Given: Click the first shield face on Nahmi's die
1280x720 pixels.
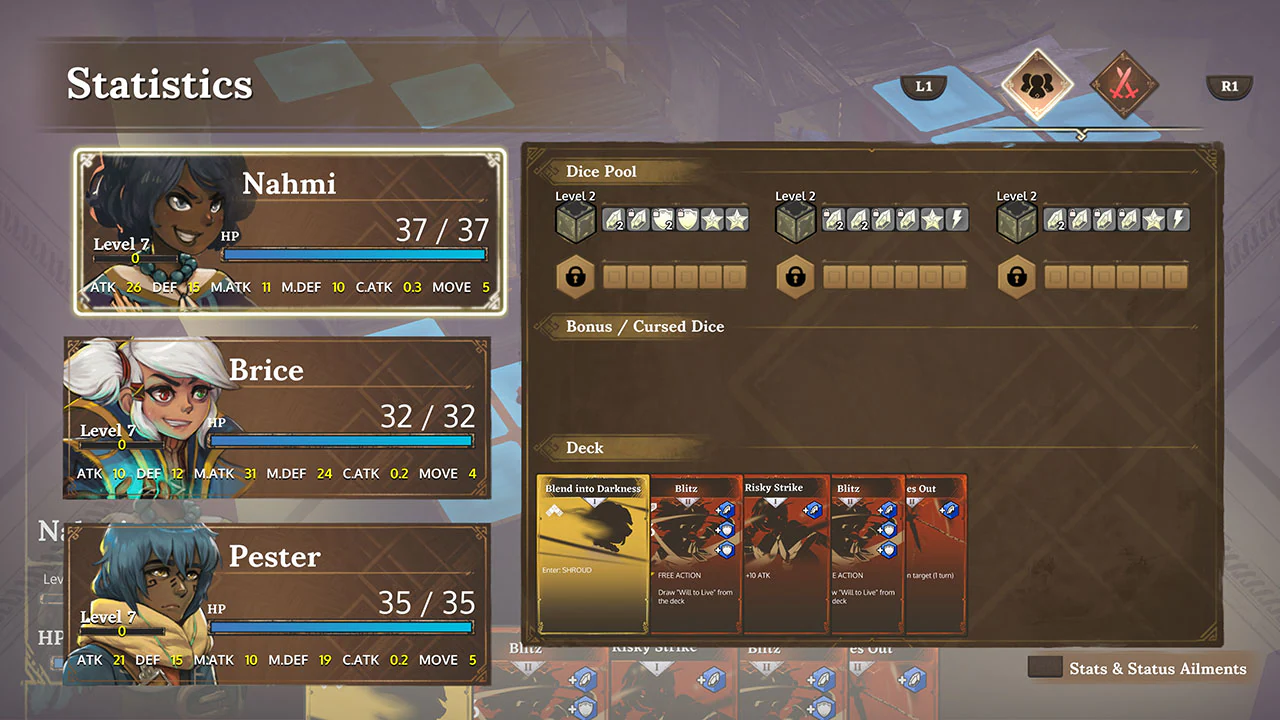Looking at the screenshot, I should (x=661, y=221).
